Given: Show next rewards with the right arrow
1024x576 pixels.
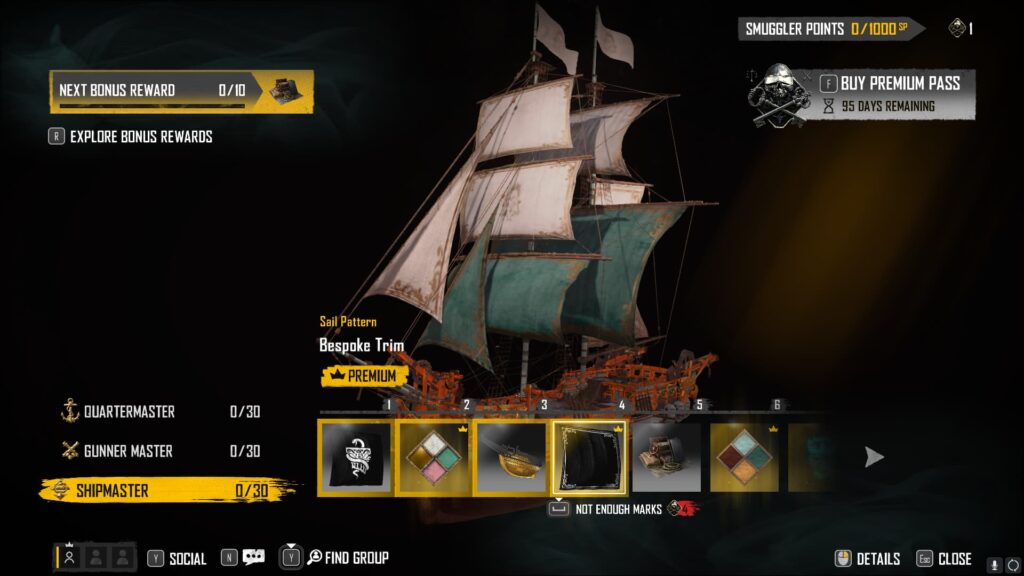Looking at the screenshot, I should [874, 457].
